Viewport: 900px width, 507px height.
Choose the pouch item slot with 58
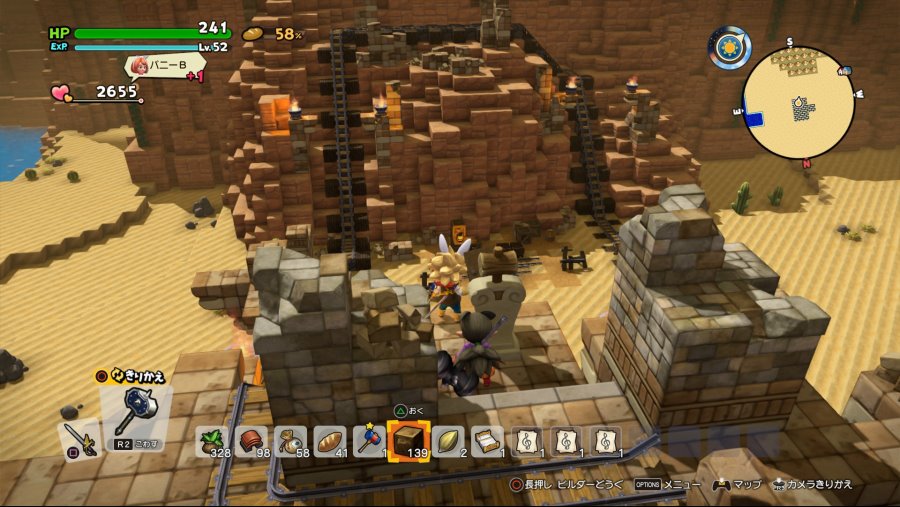291,442
